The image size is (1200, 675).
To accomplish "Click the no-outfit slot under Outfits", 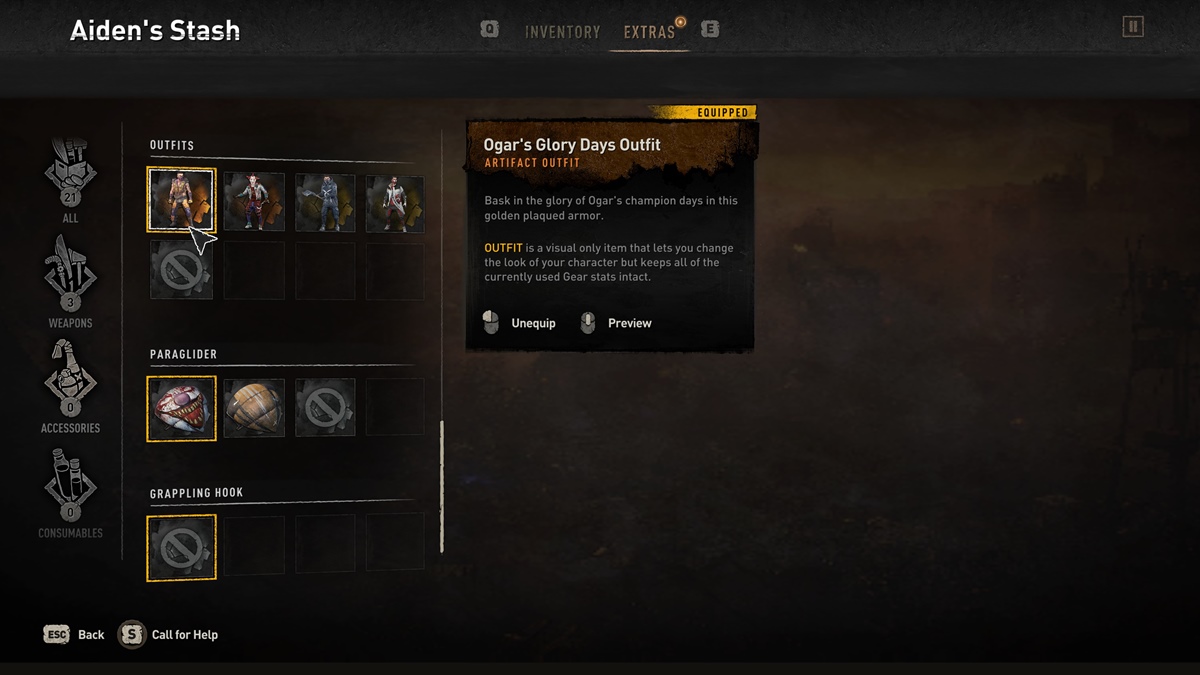I will (182, 270).
